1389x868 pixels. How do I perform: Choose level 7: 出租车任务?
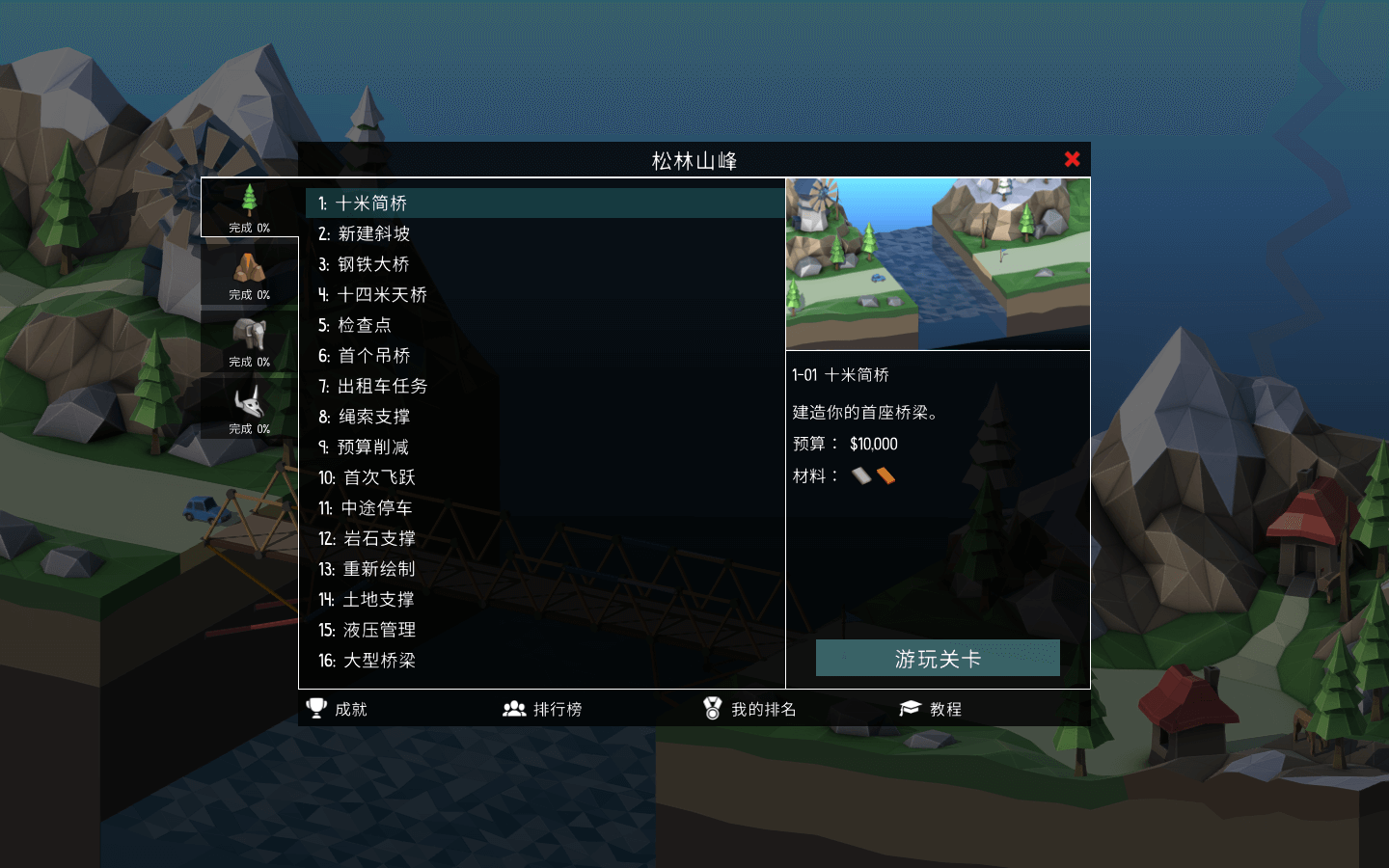coord(373,387)
